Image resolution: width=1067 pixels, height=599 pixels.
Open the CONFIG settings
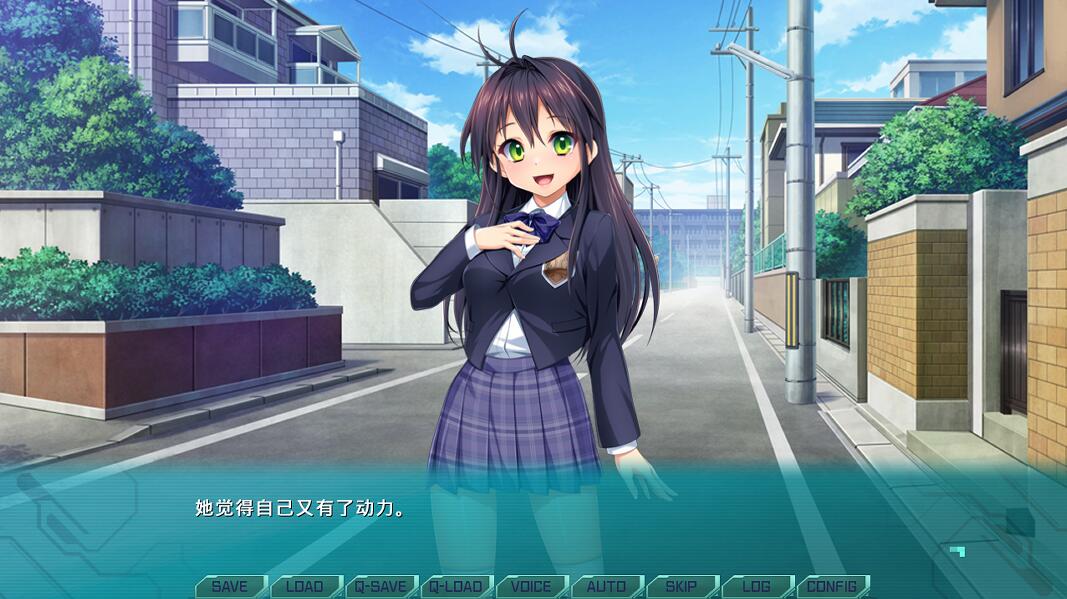tap(832, 587)
